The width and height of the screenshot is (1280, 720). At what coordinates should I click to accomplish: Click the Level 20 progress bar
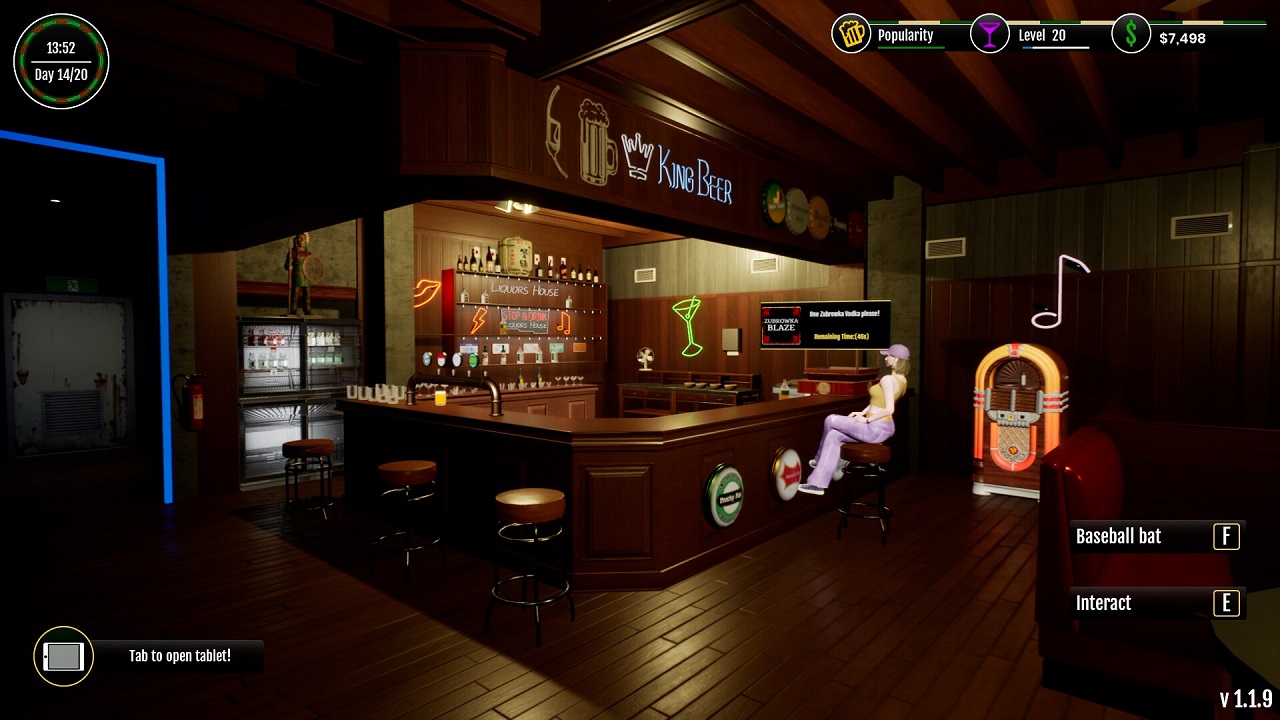pyautogui.click(x=1057, y=46)
